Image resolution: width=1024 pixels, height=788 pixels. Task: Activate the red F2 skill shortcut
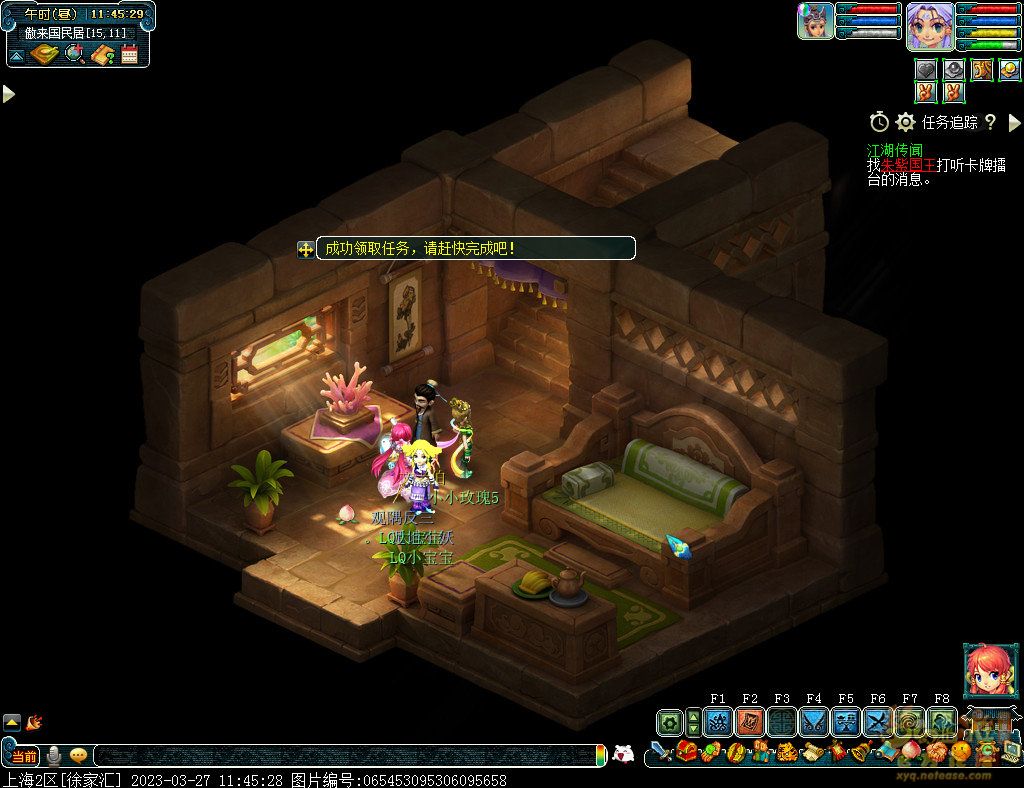point(750,722)
